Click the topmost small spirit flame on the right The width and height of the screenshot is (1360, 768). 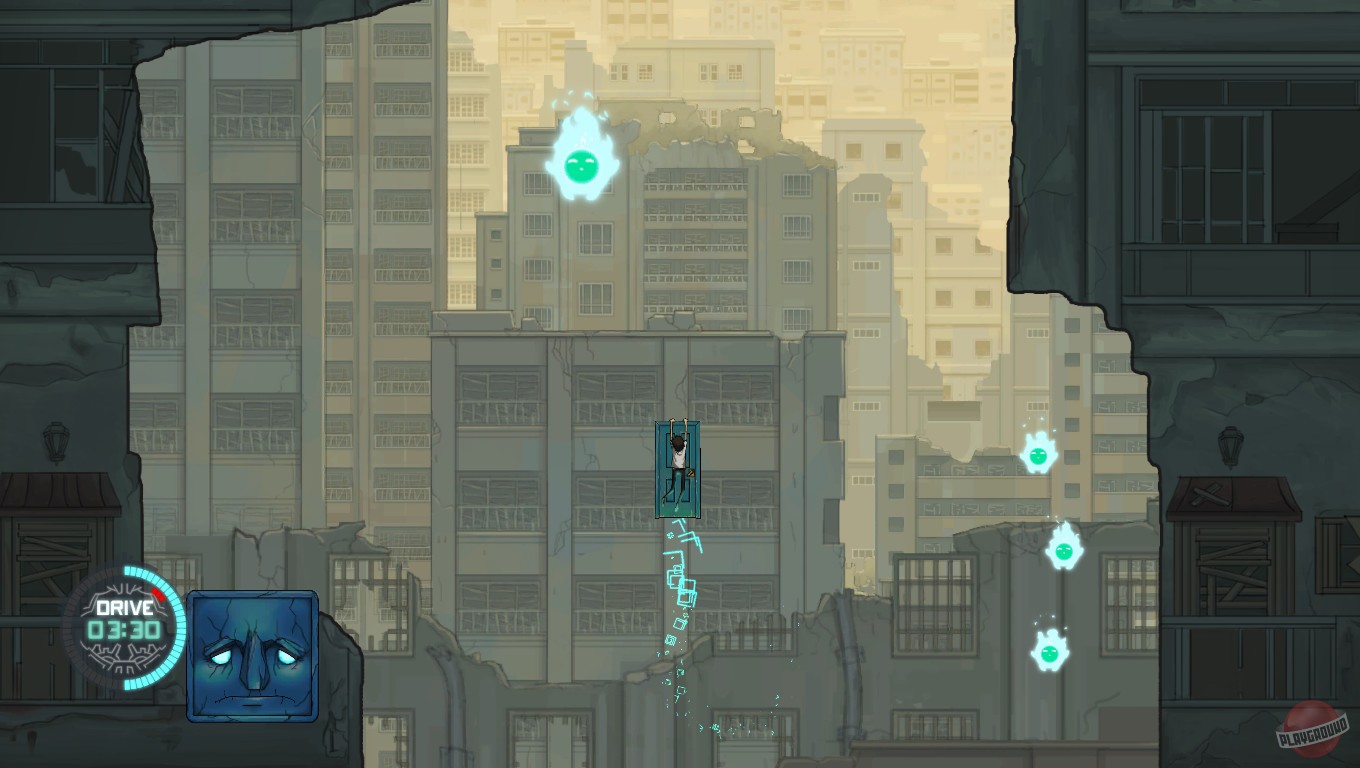click(x=1038, y=457)
